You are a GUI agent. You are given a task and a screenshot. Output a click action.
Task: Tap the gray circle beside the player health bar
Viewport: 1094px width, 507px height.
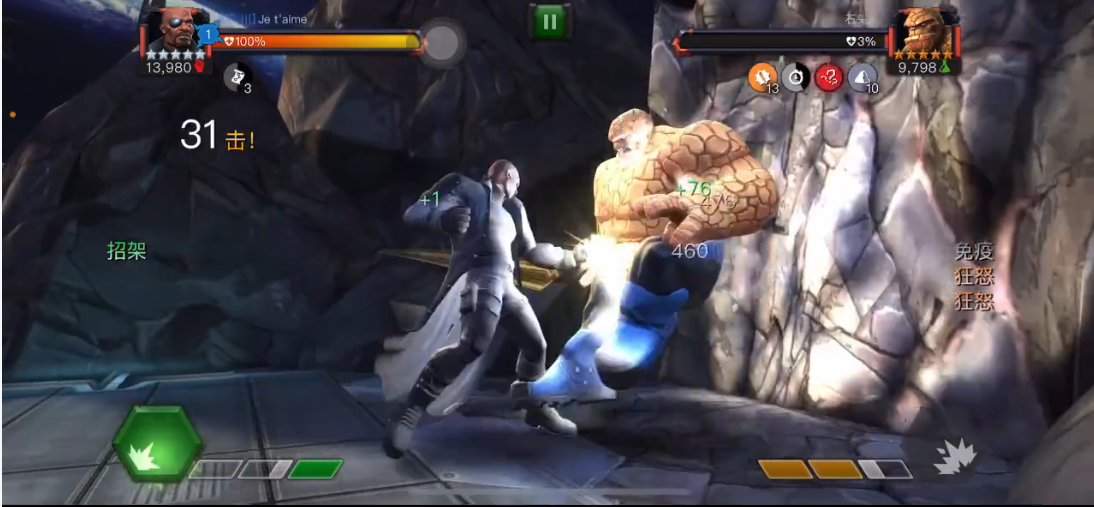tap(441, 42)
